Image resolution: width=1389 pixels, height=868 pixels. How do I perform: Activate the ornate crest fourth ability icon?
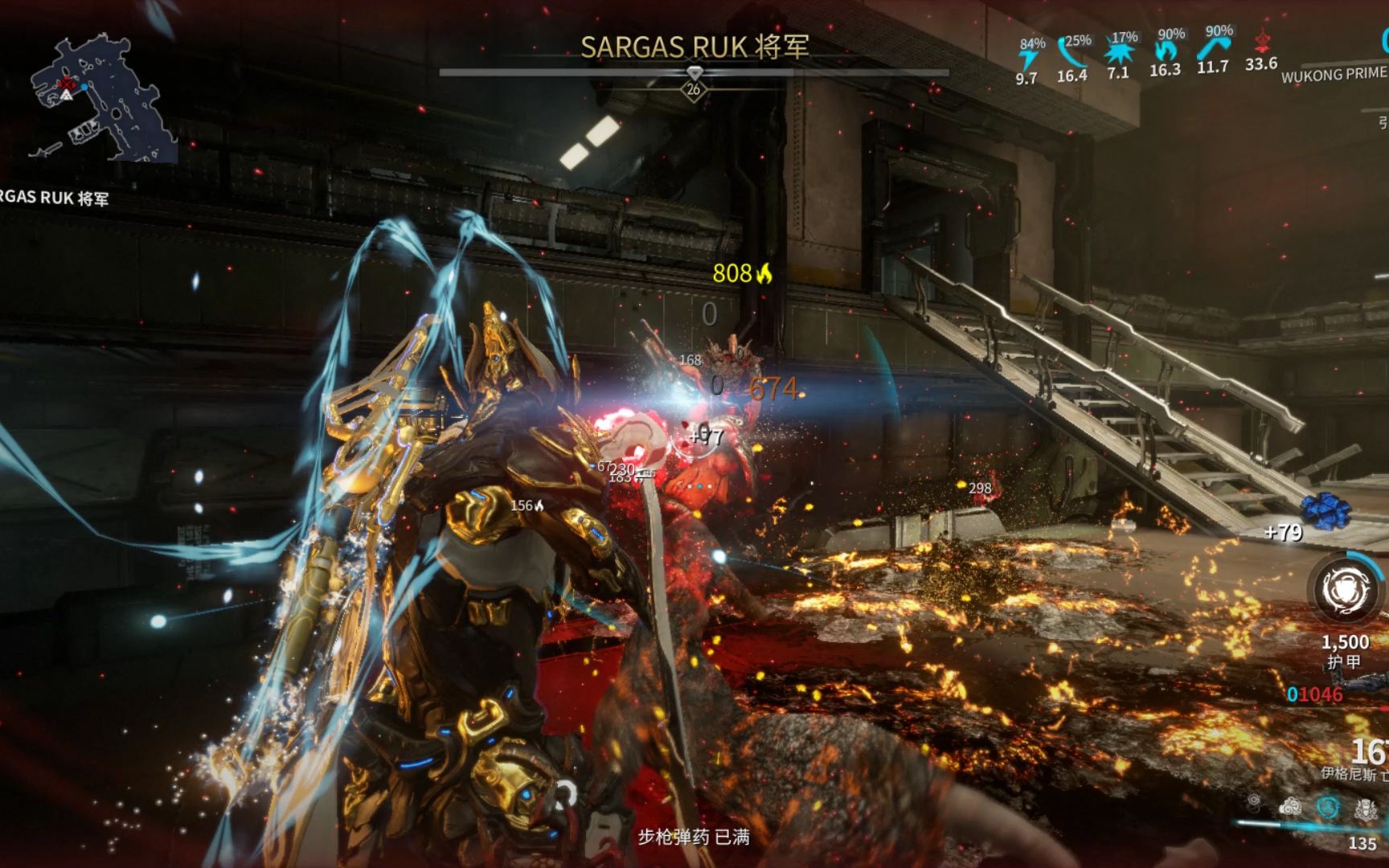point(1366,809)
